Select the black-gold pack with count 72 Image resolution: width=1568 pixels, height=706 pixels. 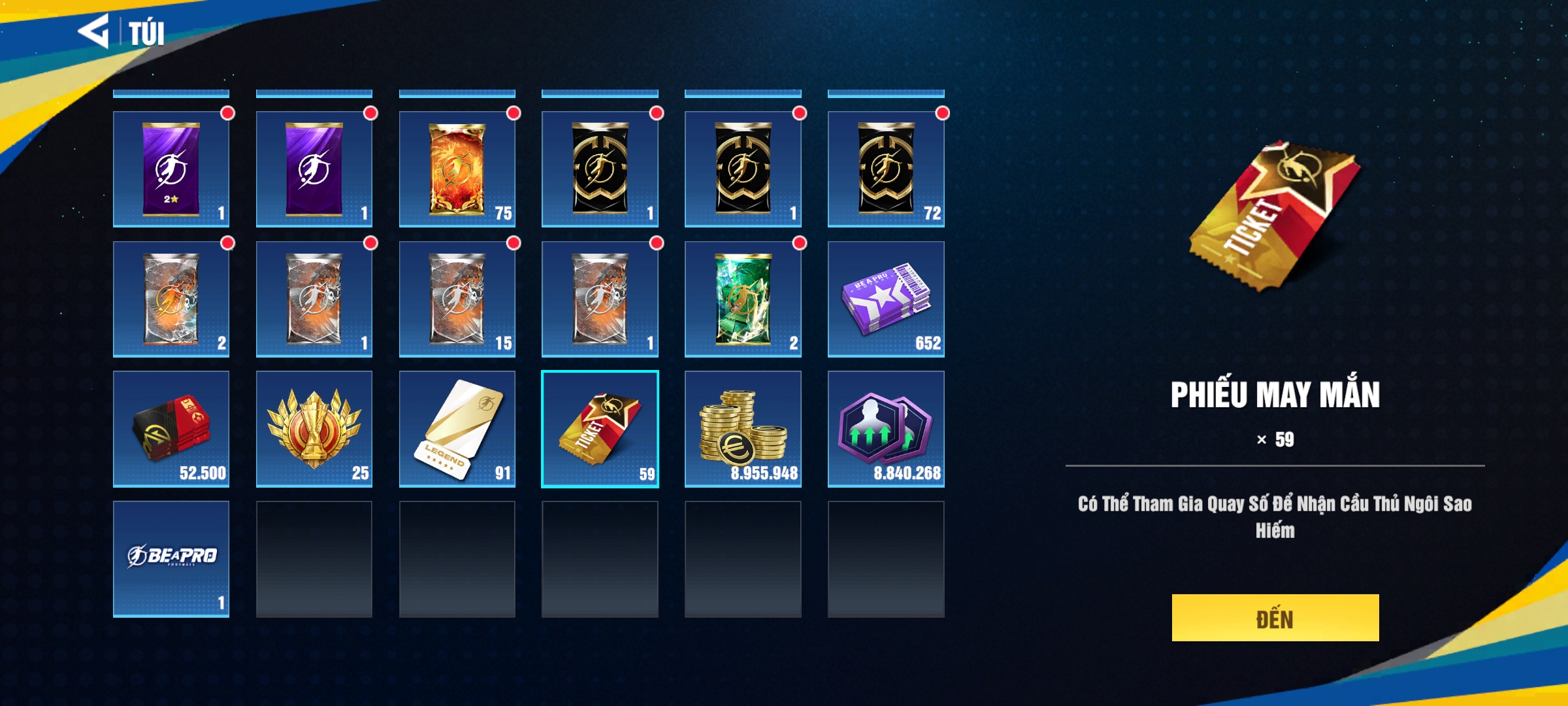pyautogui.click(x=885, y=169)
